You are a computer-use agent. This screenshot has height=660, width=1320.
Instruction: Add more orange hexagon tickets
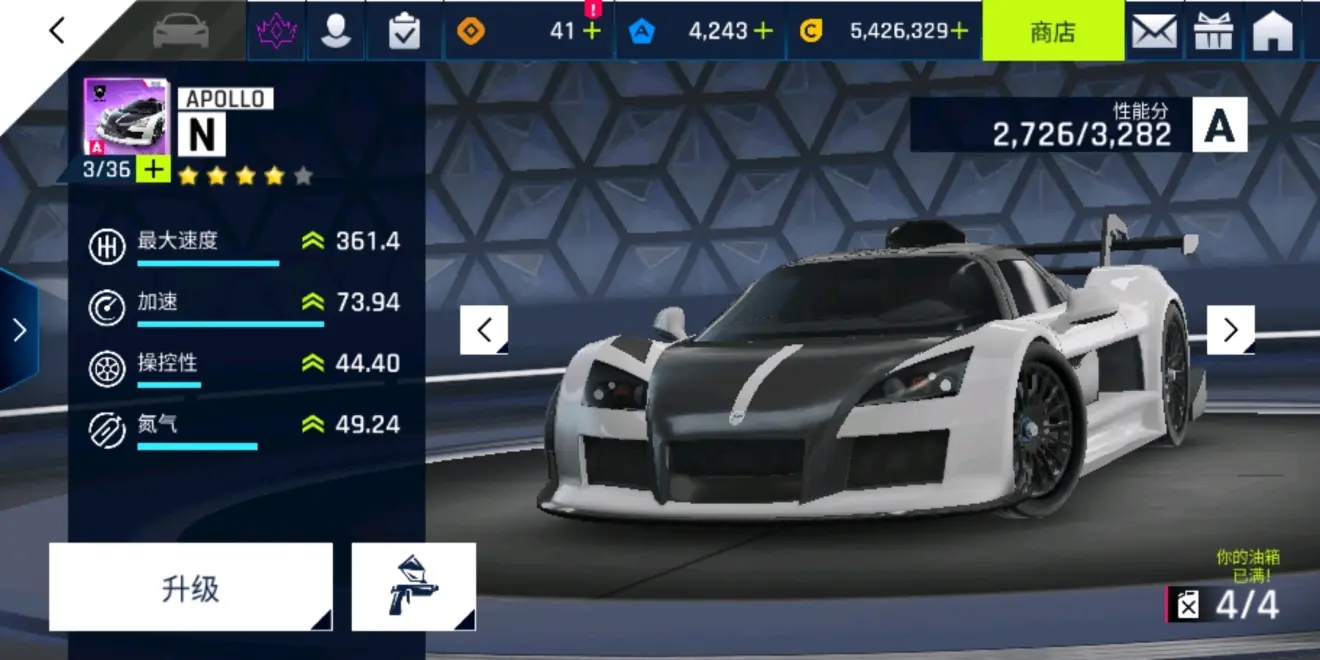pyautogui.click(x=592, y=32)
